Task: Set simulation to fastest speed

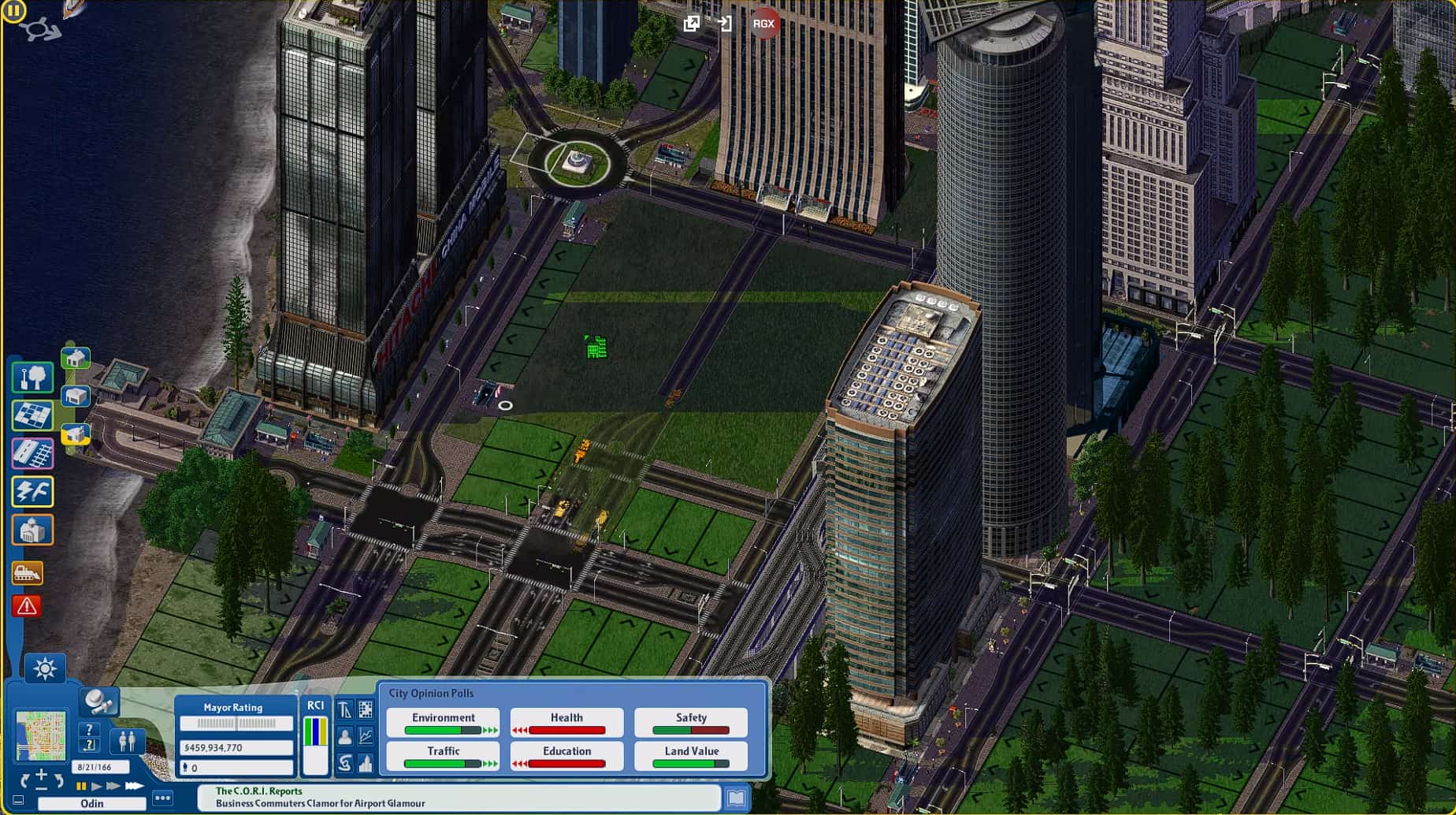Action: point(134,786)
